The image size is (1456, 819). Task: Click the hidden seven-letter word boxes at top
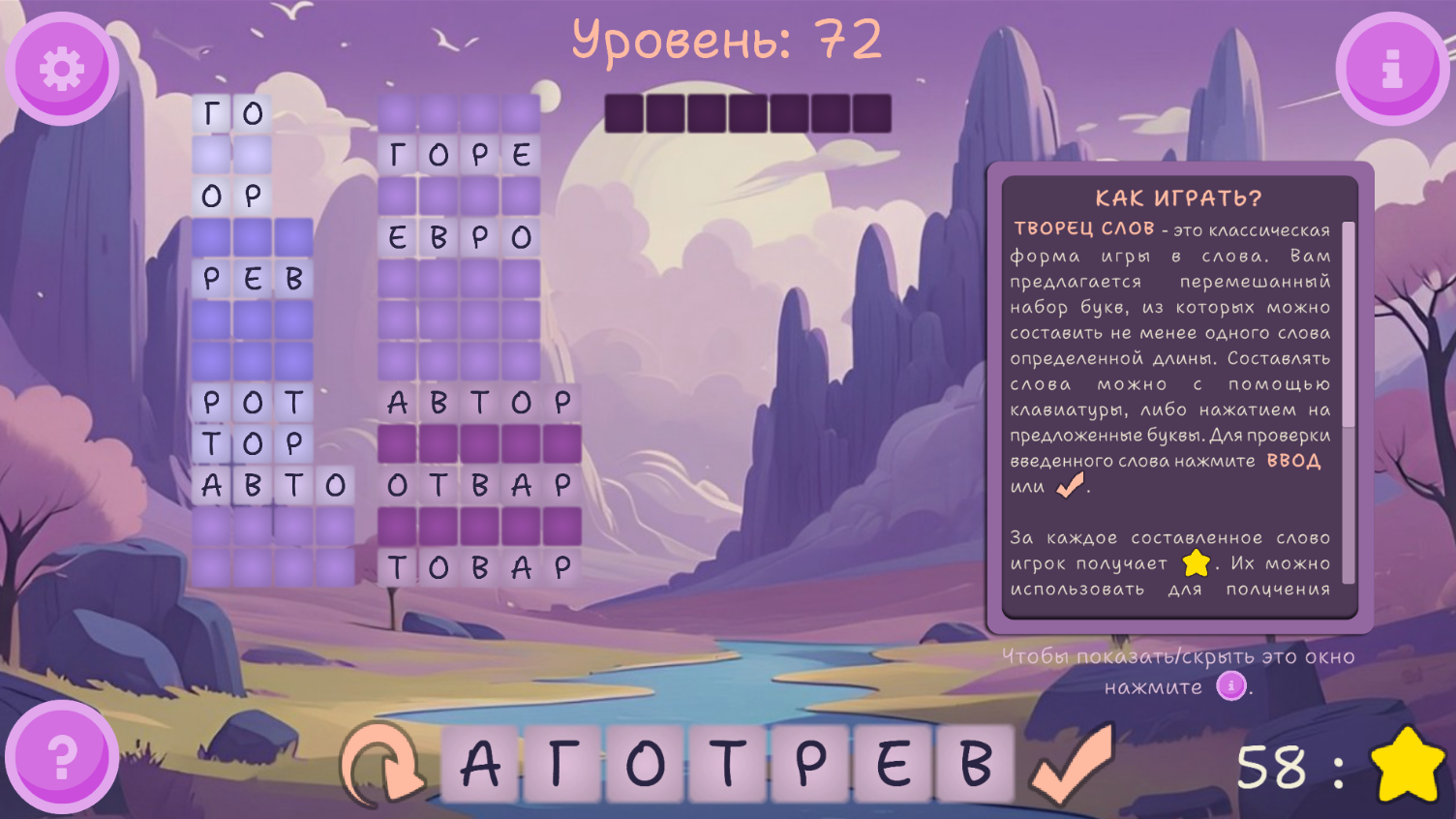click(747, 112)
